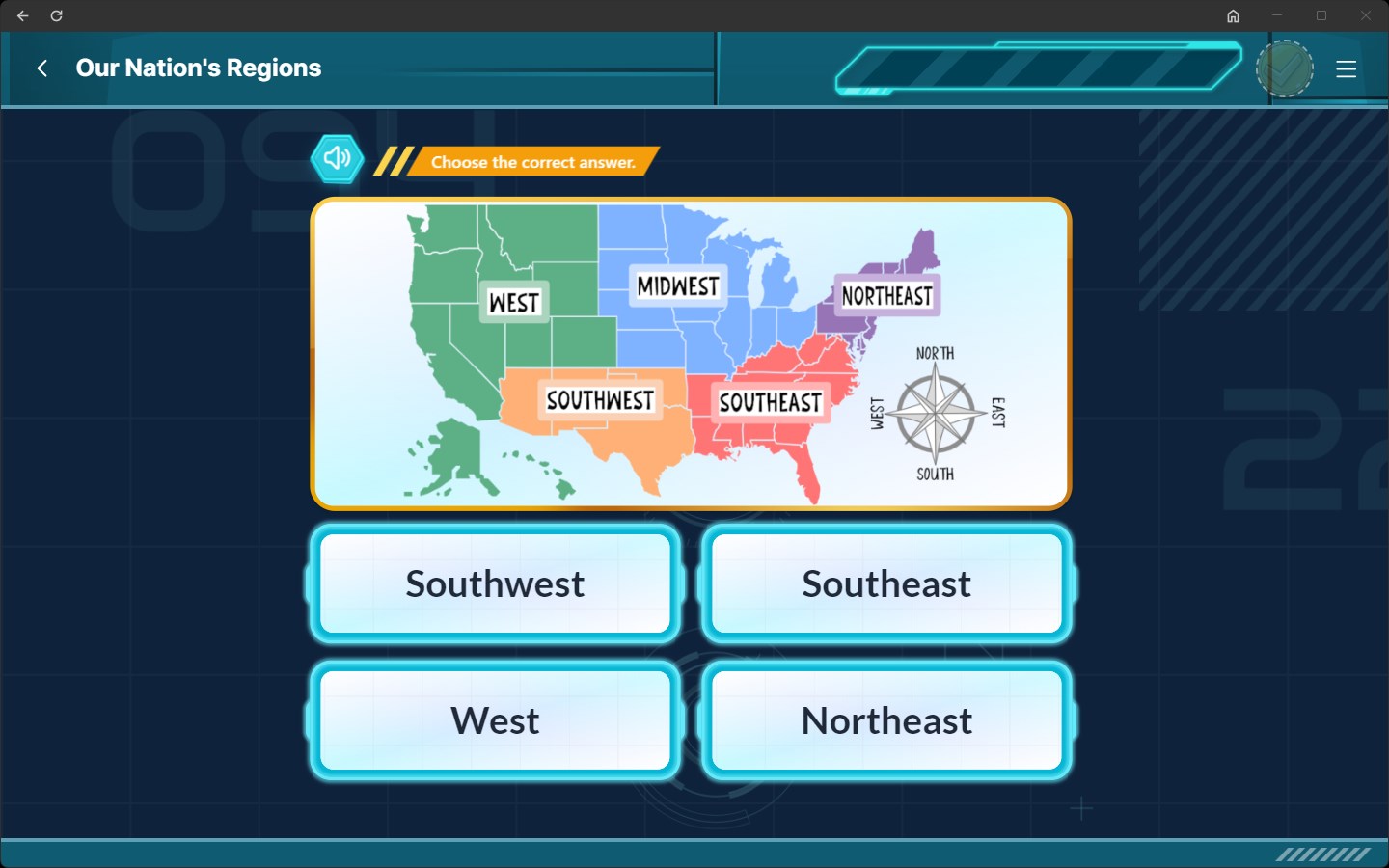Screen dimensions: 1389x868
Task: Select the Southwest answer
Action: click(x=495, y=583)
